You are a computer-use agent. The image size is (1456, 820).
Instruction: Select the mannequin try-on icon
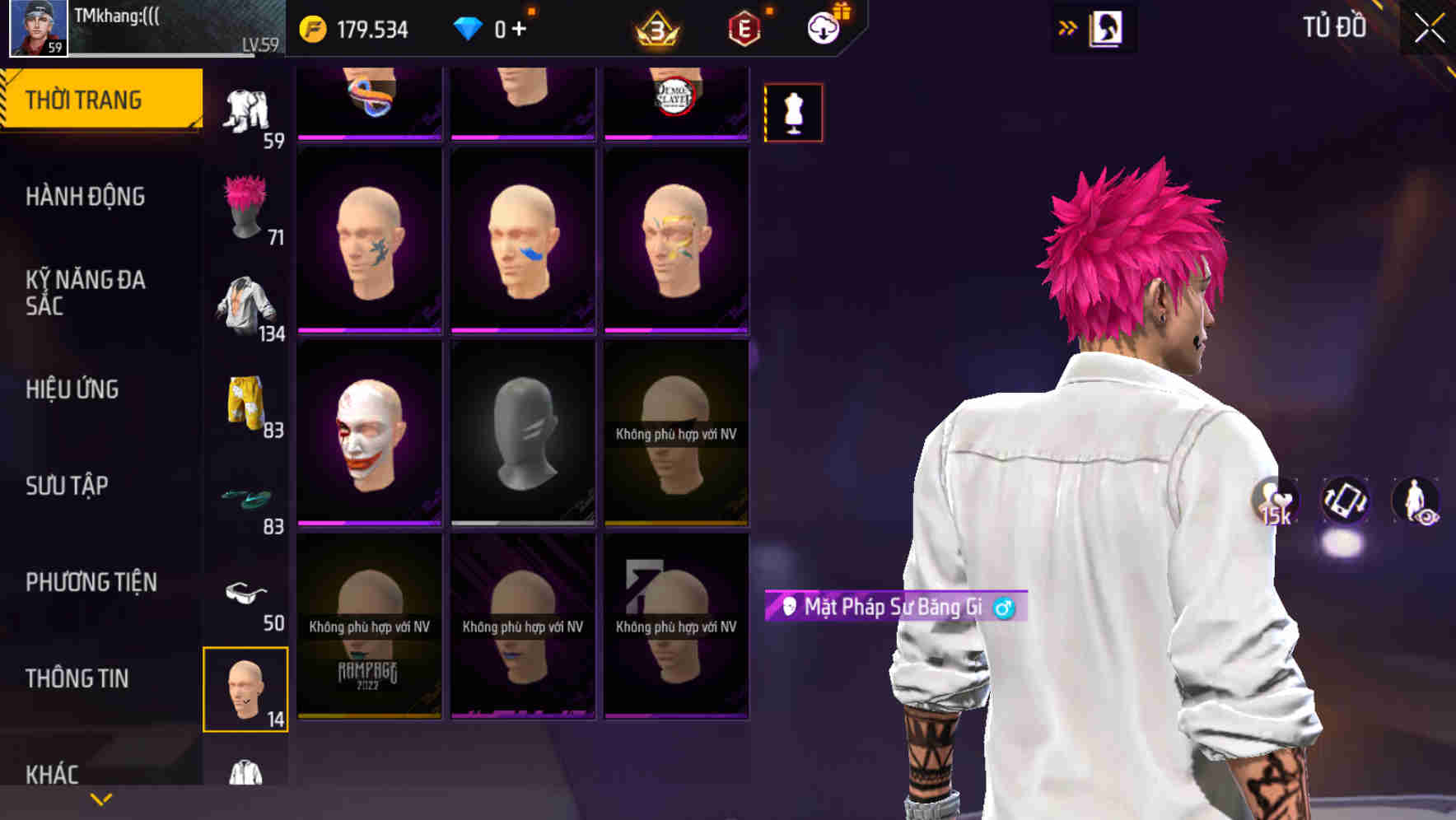[792, 113]
